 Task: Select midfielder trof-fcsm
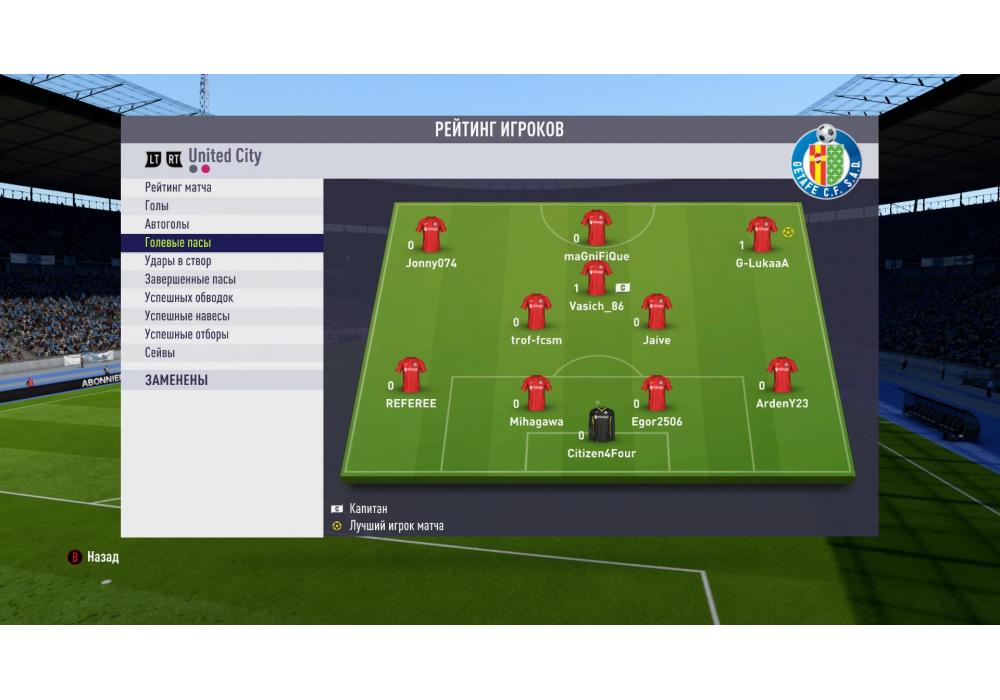(536, 312)
